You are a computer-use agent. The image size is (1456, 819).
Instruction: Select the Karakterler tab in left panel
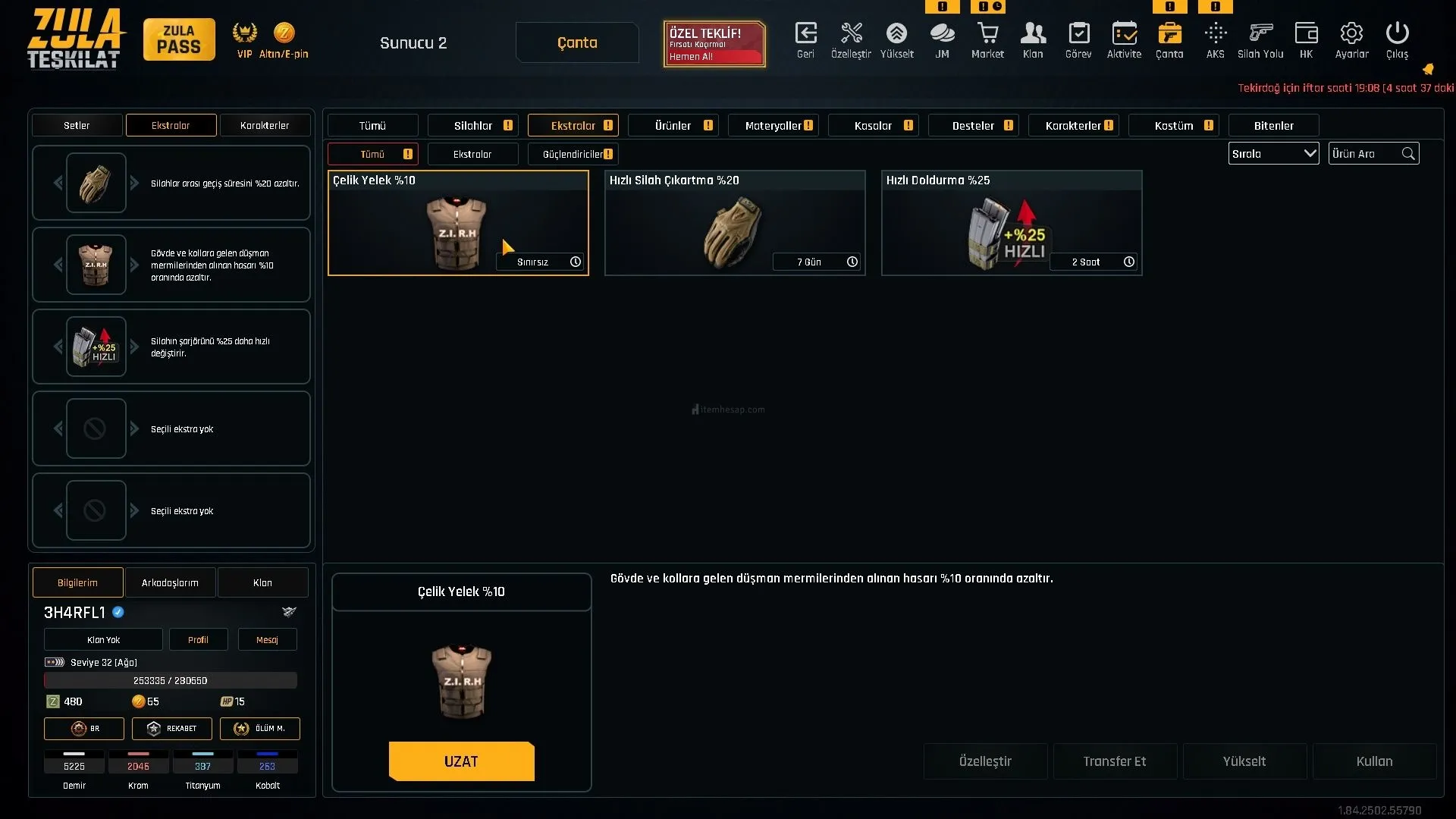coord(265,126)
